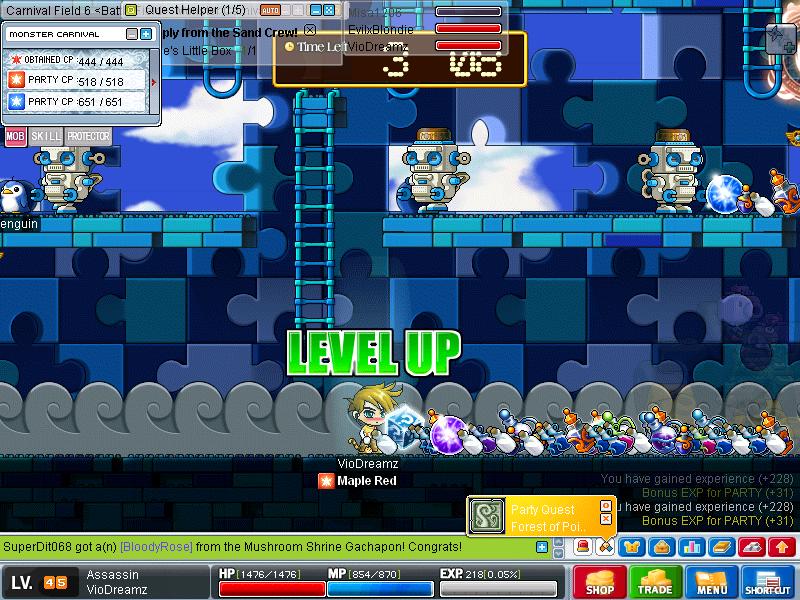This screenshot has width=800, height=600.
Task: Open the TRADE market button
Action: pos(655,583)
